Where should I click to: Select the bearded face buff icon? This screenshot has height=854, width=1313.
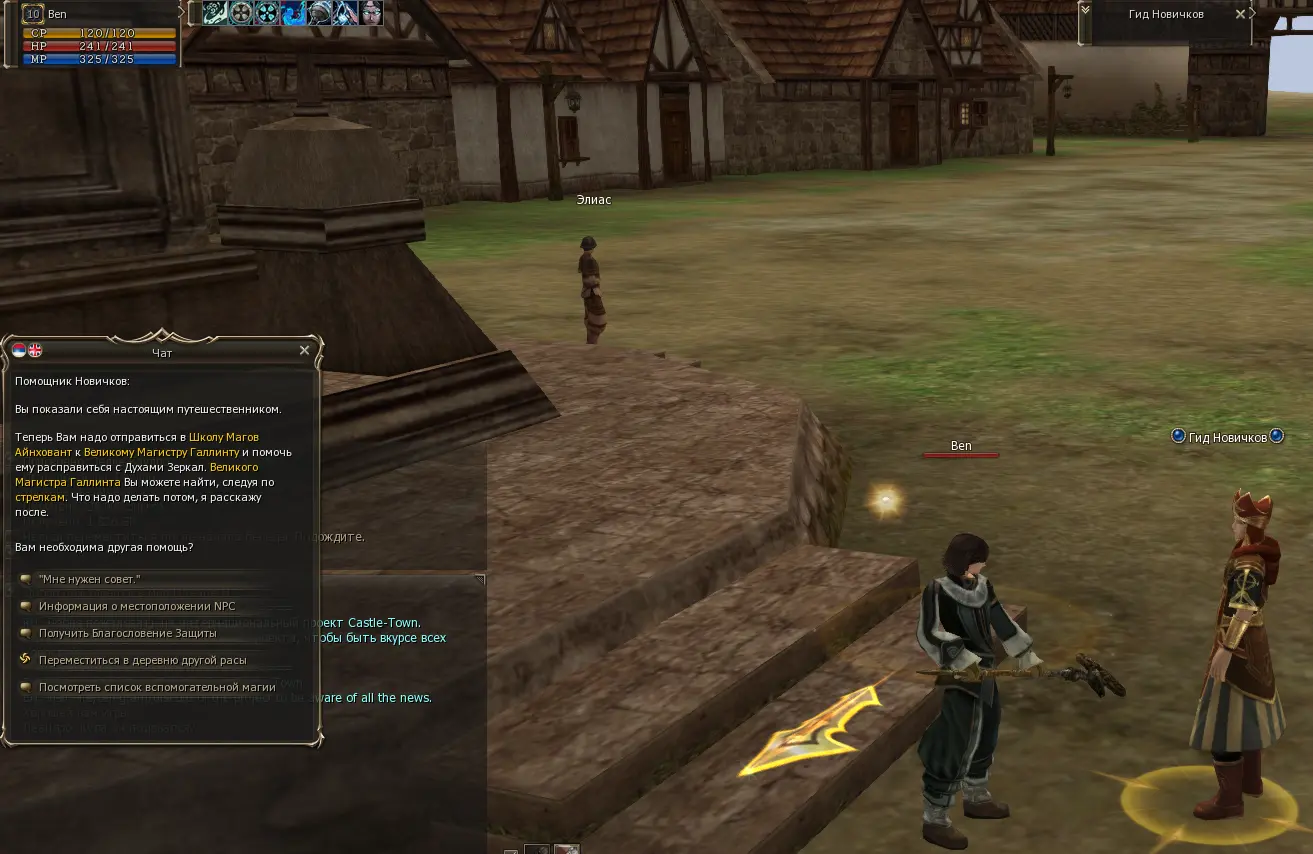371,13
